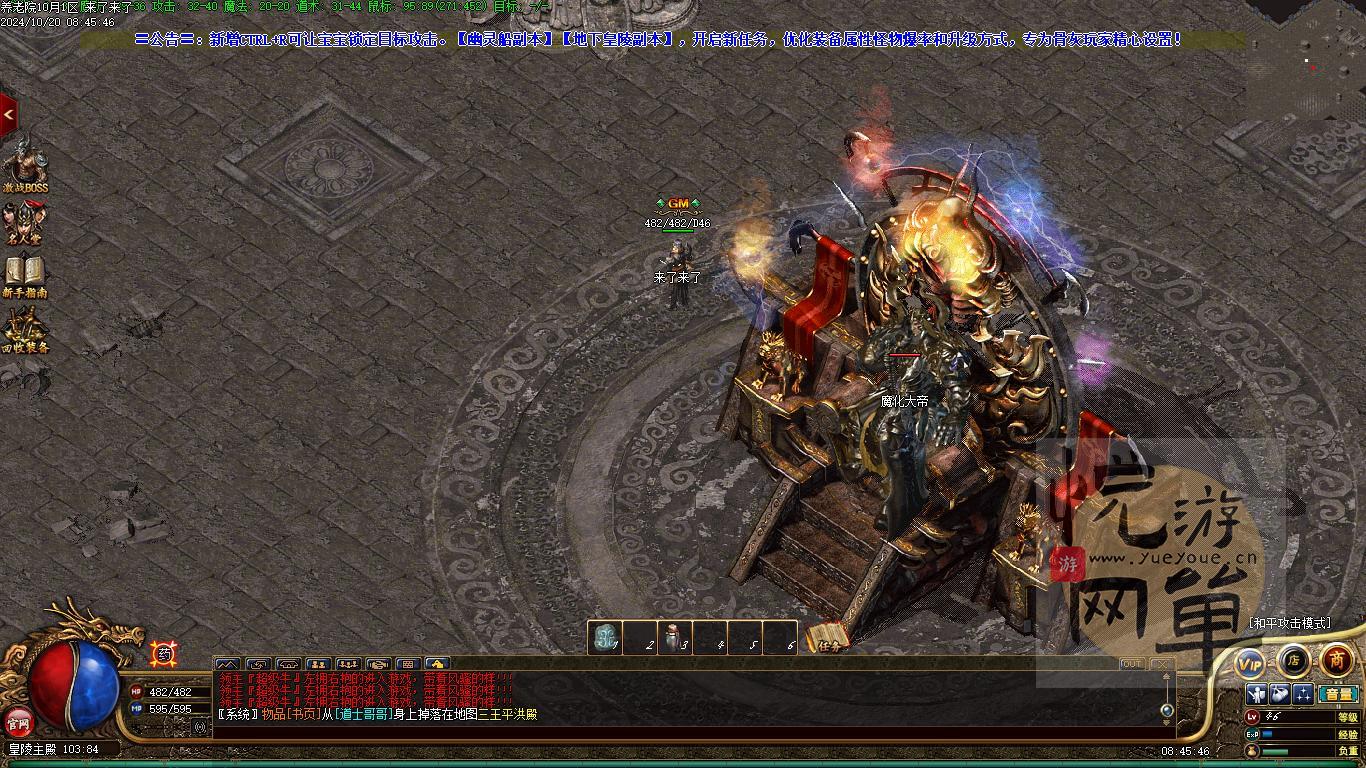Click the red 官网 website button

click(x=17, y=721)
